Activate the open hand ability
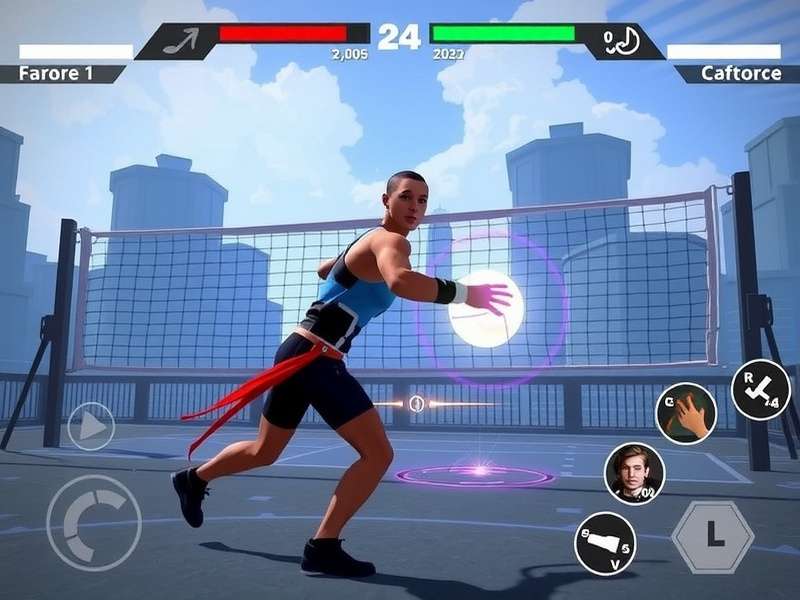Viewport: 800px width, 600px height. click(x=685, y=413)
